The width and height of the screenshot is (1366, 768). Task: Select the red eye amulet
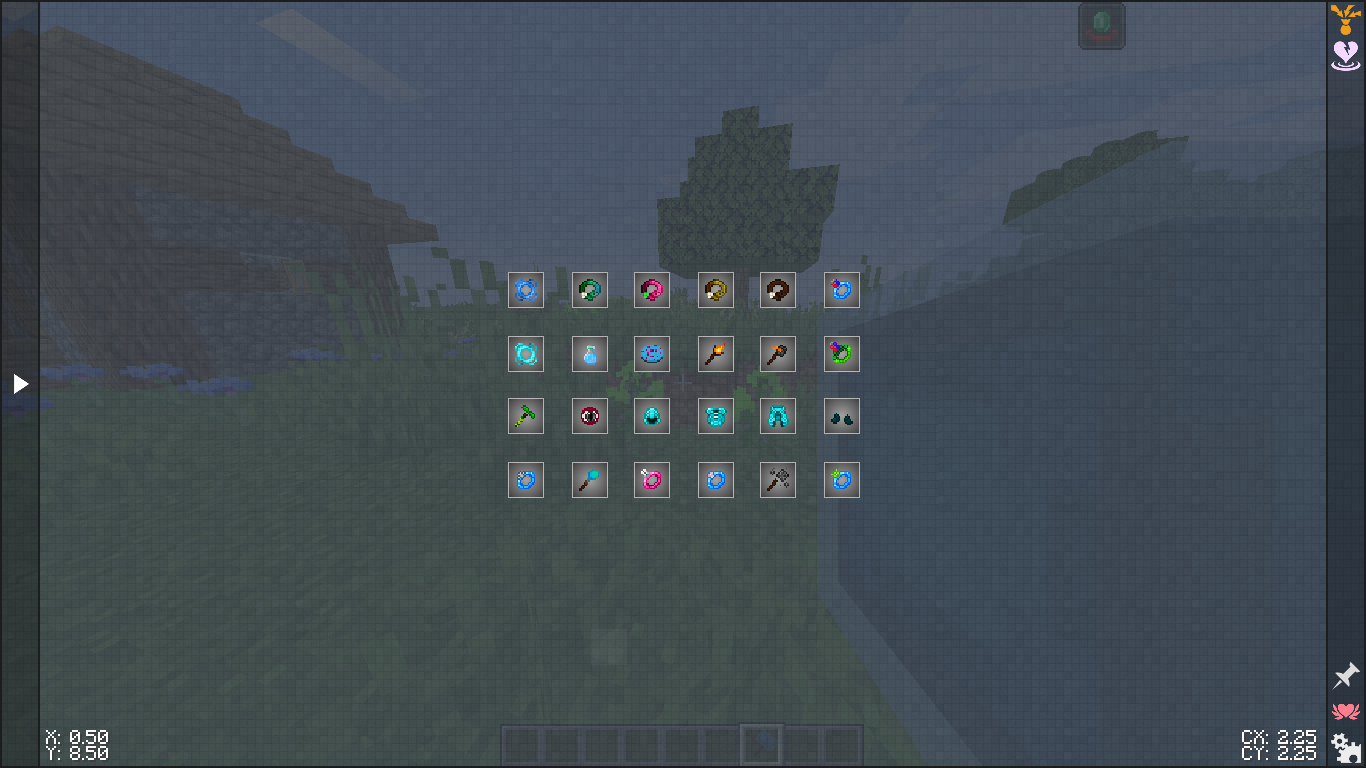pyautogui.click(x=590, y=416)
